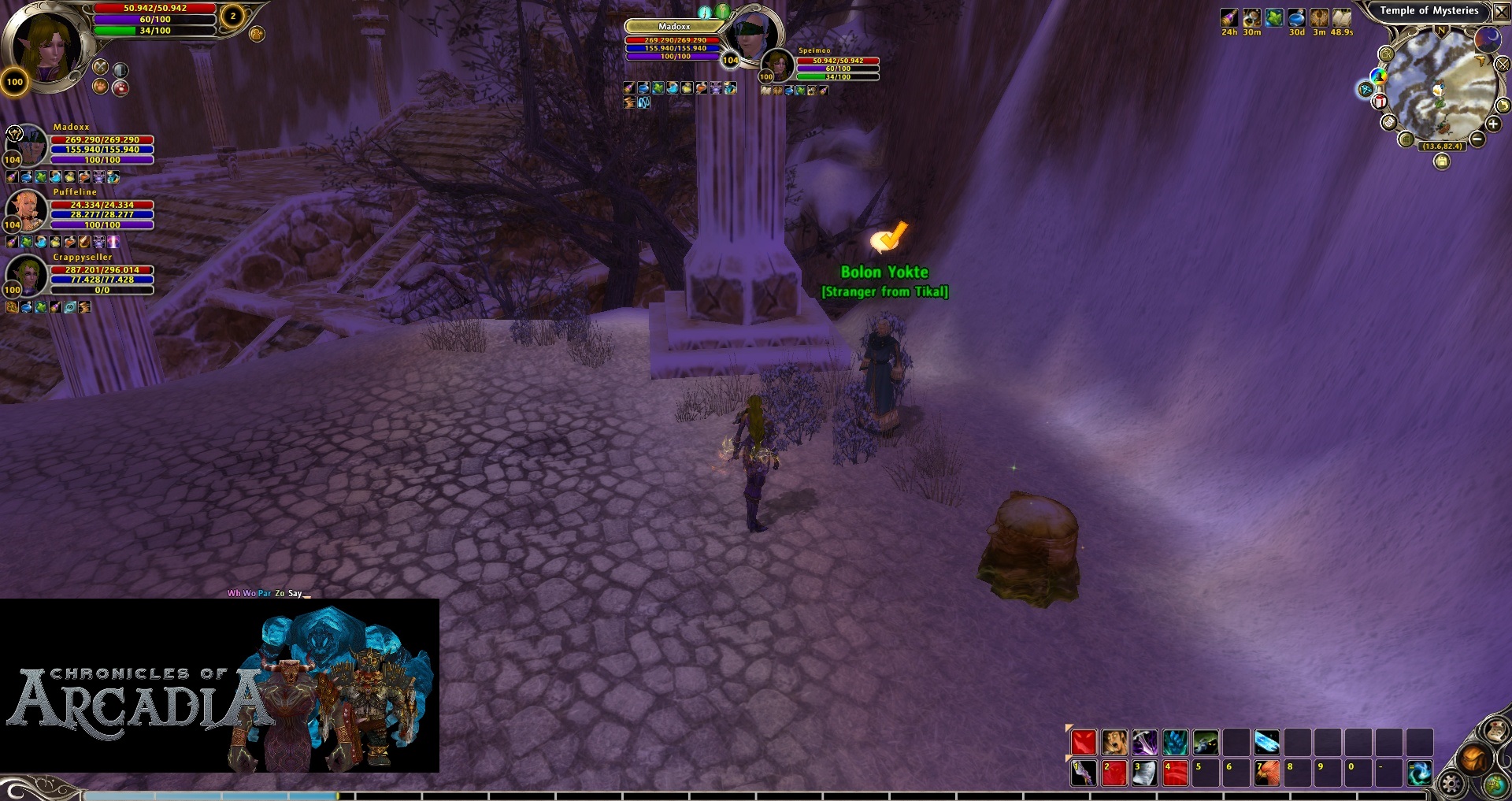The width and height of the screenshot is (1512, 801).
Task: Activate the screaming face ability
Action: [x=1114, y=742]
